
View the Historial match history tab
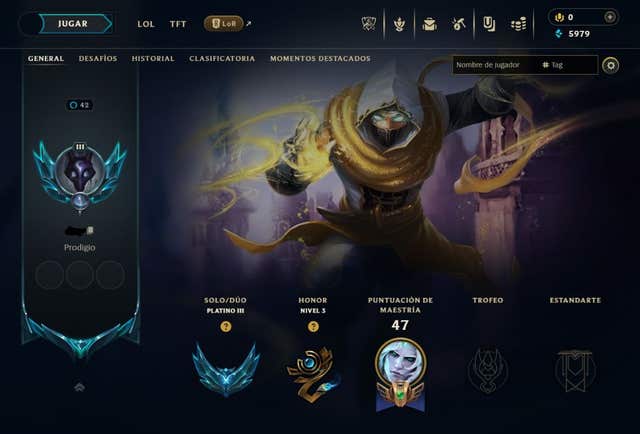tap(153, 59)
